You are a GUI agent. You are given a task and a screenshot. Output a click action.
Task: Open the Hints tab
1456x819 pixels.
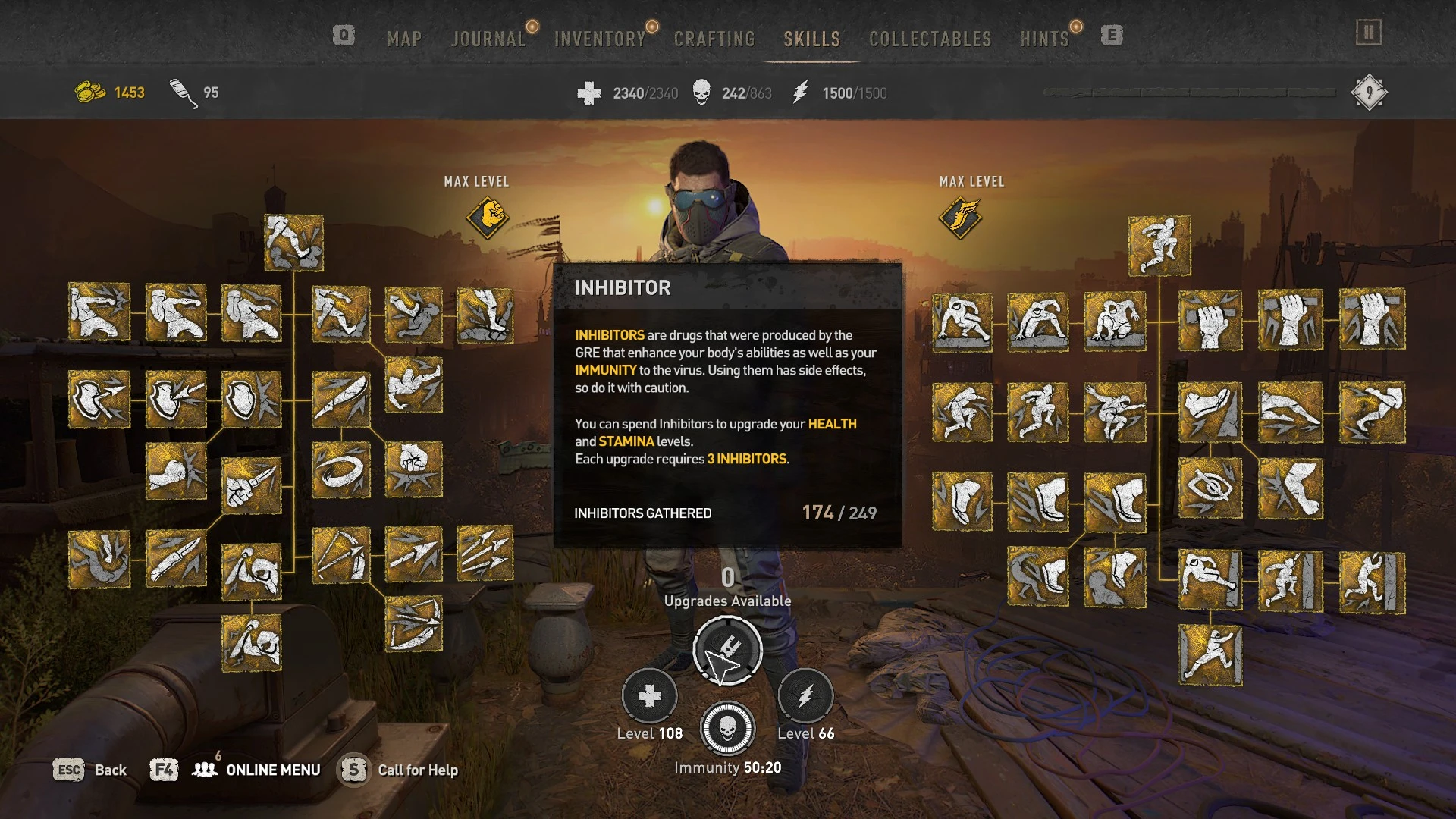(x=1046, y=39)
